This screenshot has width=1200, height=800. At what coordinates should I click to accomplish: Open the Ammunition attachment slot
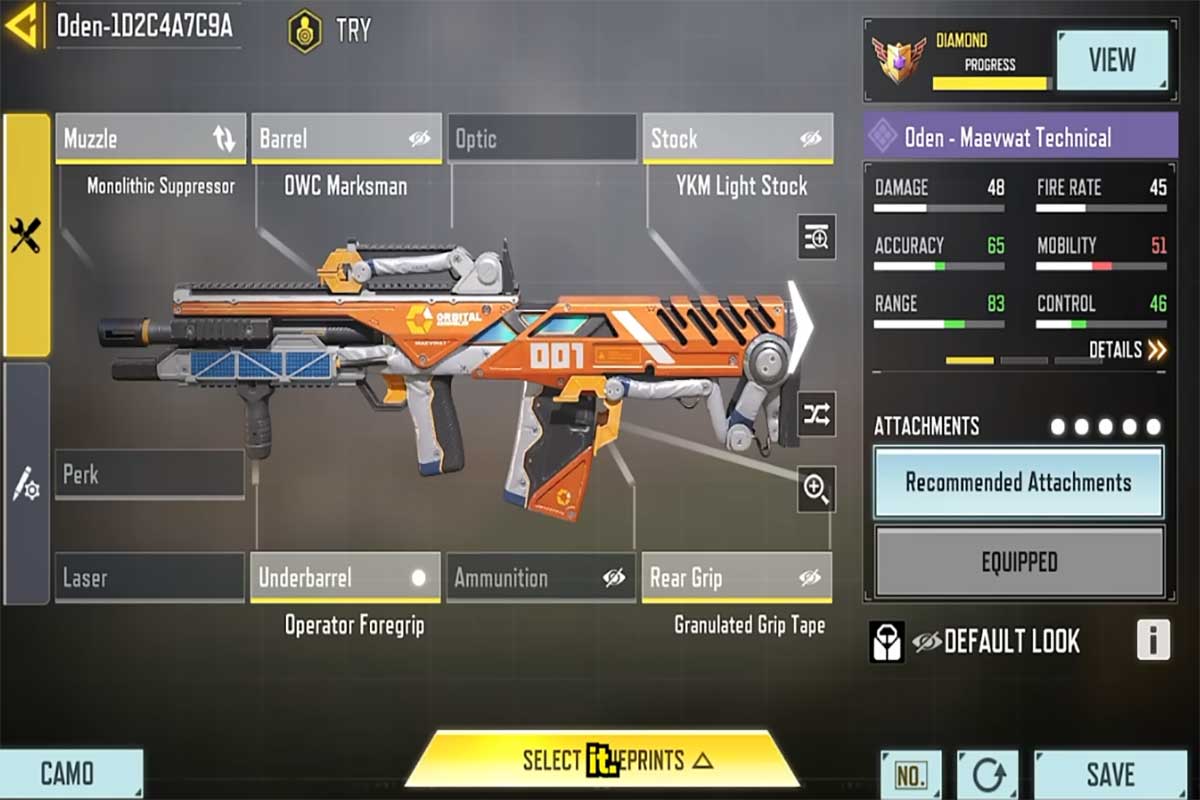click(541, 578)
